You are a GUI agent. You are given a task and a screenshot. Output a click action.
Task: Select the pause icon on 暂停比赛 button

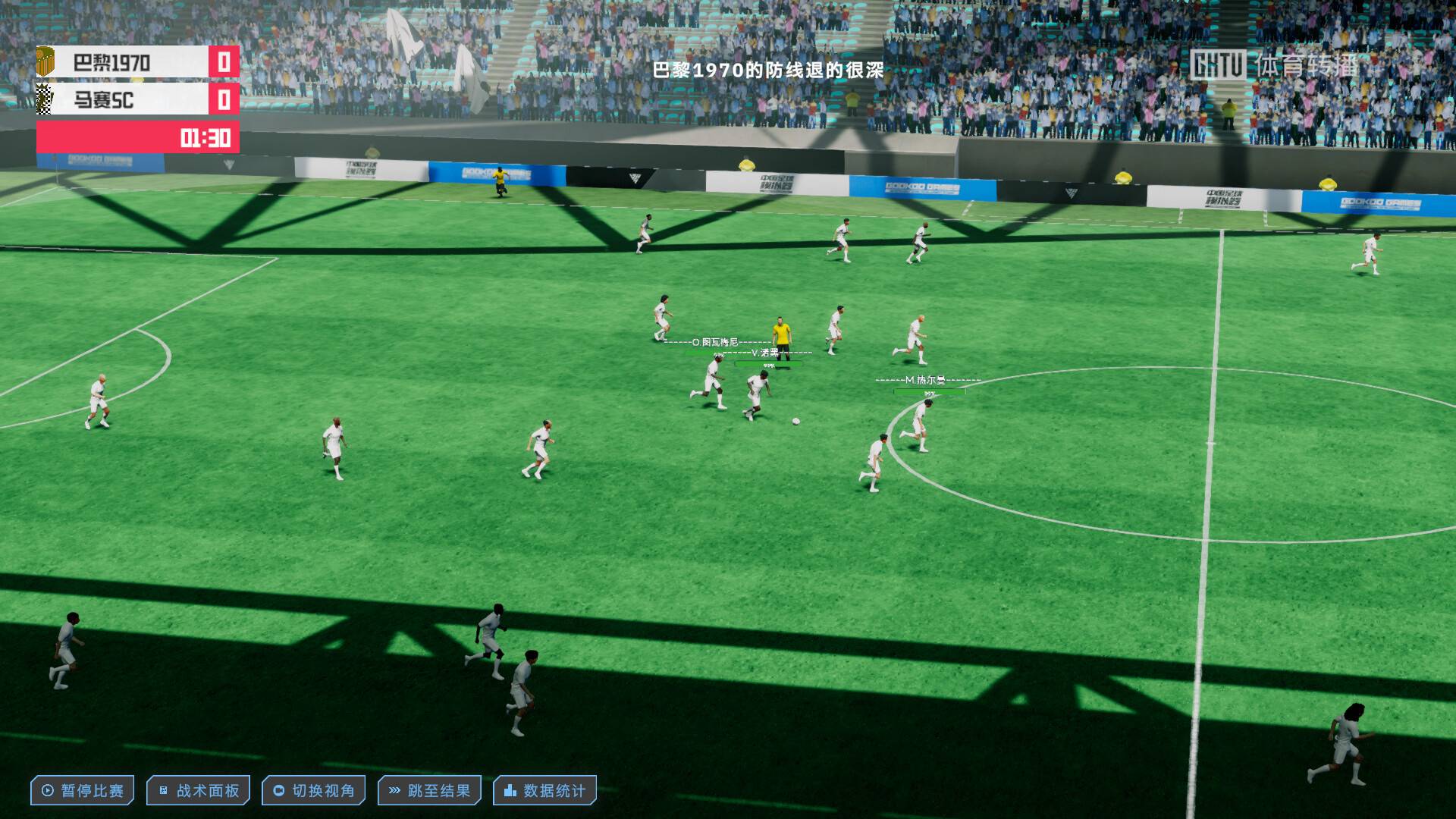[47, 789]
